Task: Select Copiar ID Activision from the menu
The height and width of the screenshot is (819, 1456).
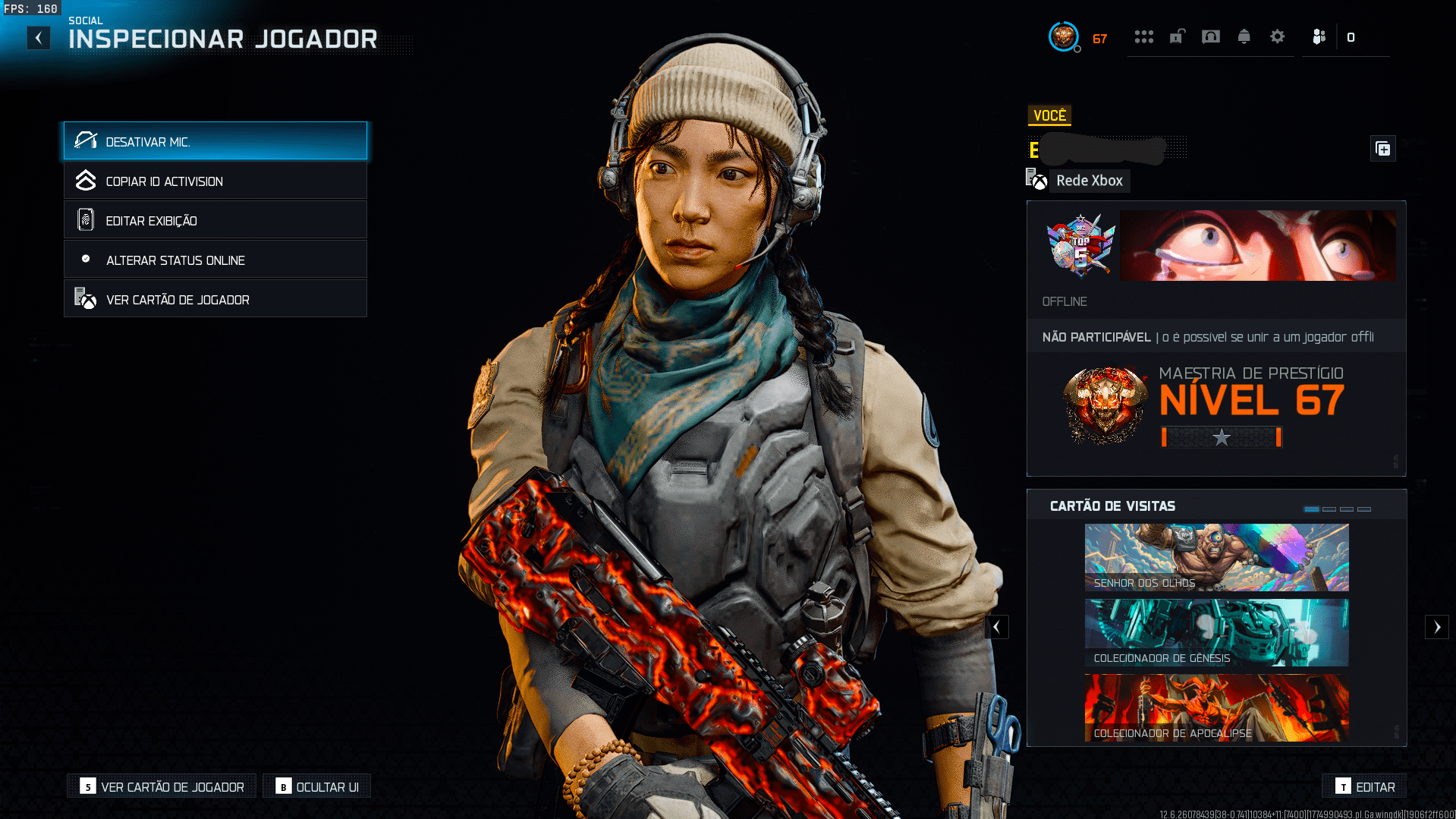Action: tap(215, 181)
